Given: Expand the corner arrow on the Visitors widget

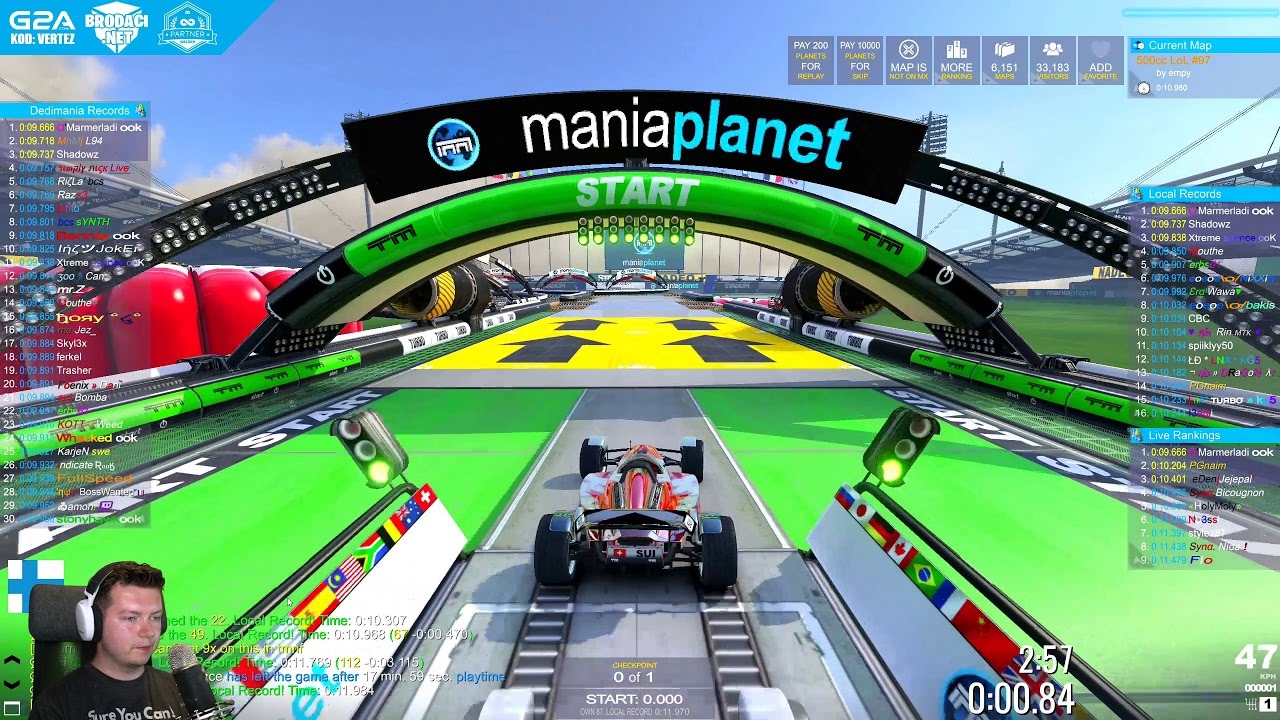Looking at the screenshot, I should tap(1035, 80).
